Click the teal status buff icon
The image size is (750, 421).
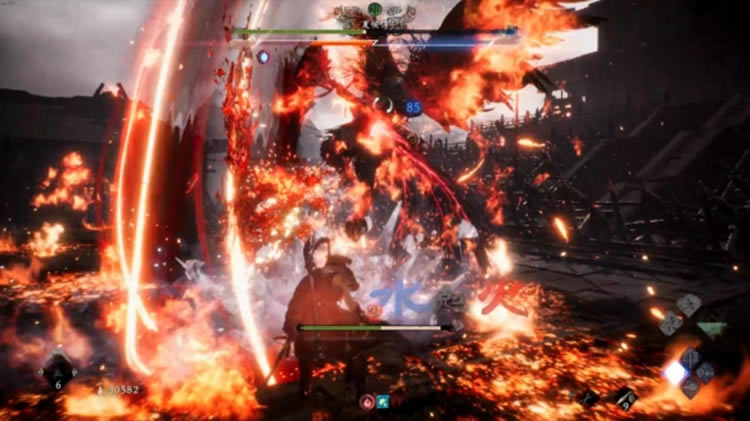(x=382, y=400)
